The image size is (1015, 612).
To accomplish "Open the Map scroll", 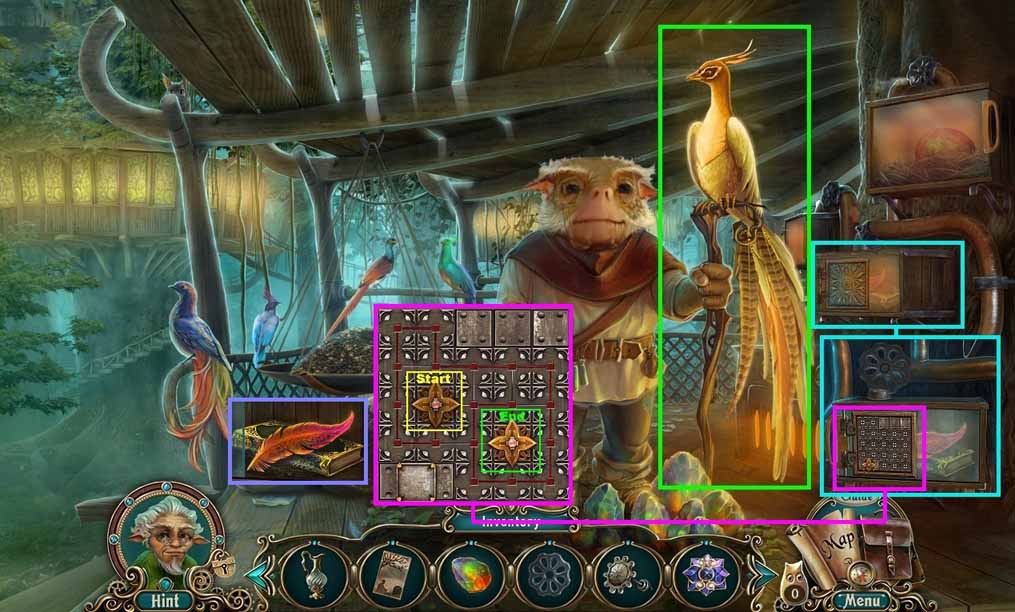I will [x=832, y=547].
